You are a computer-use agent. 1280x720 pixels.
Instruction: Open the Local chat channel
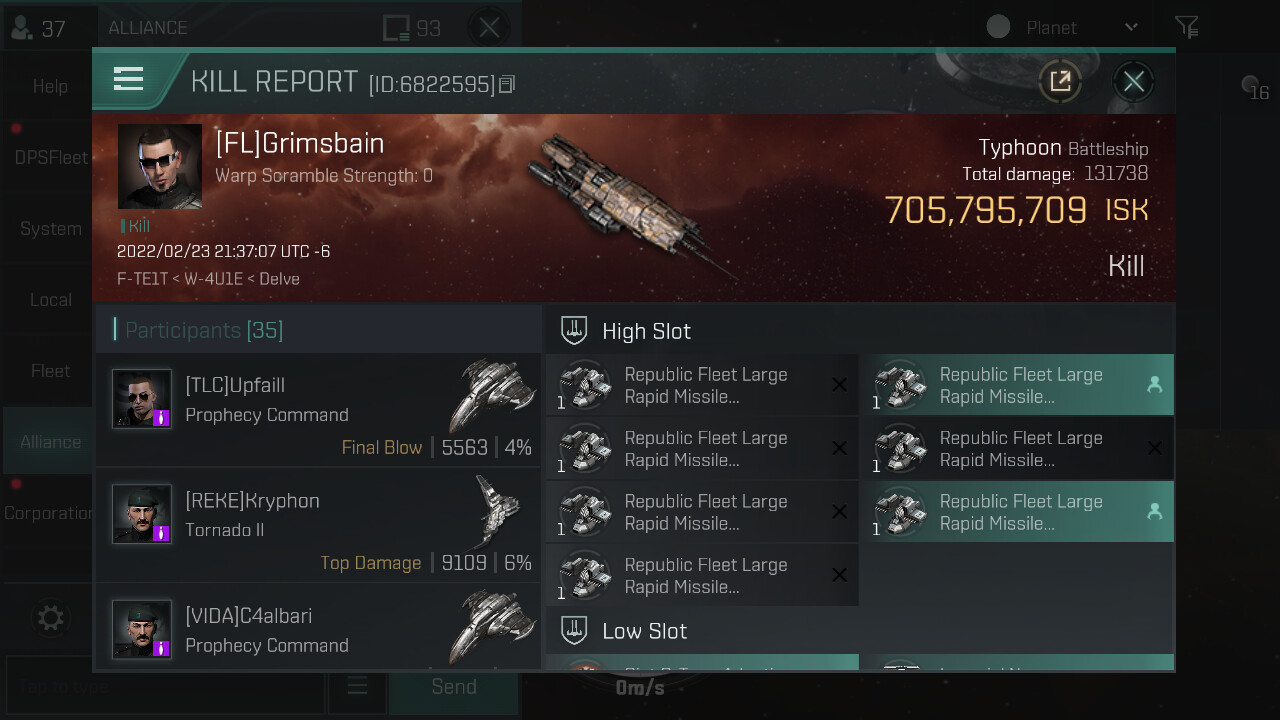click(x=50, y=300)
